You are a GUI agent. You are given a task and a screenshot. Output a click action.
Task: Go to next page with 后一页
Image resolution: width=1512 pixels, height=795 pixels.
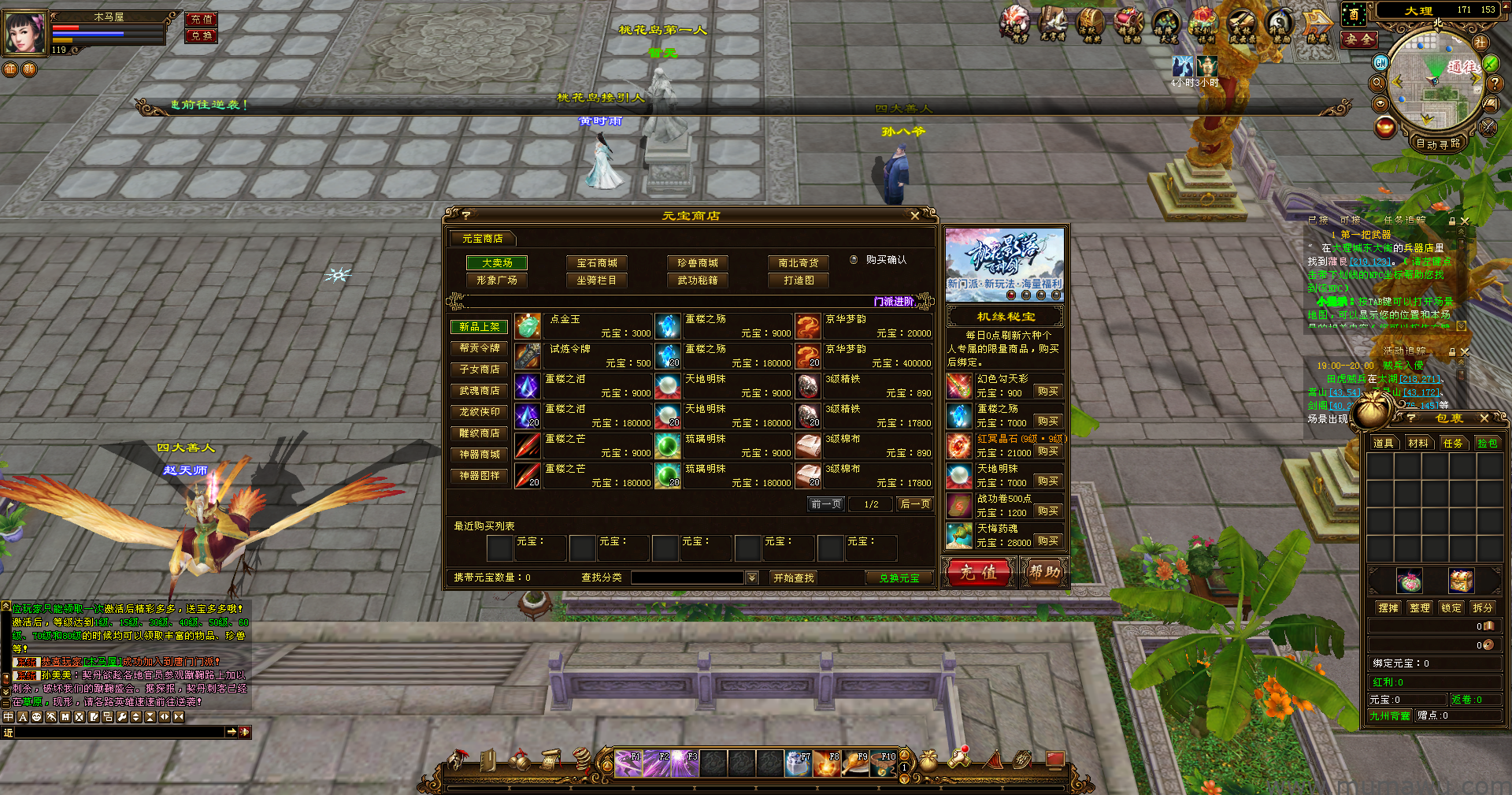pos(915,504)
